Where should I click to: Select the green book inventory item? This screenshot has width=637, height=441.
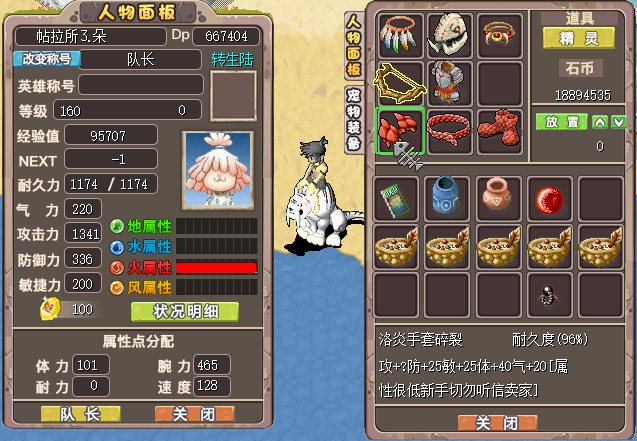pyautogui.click(x=400, y=197)
